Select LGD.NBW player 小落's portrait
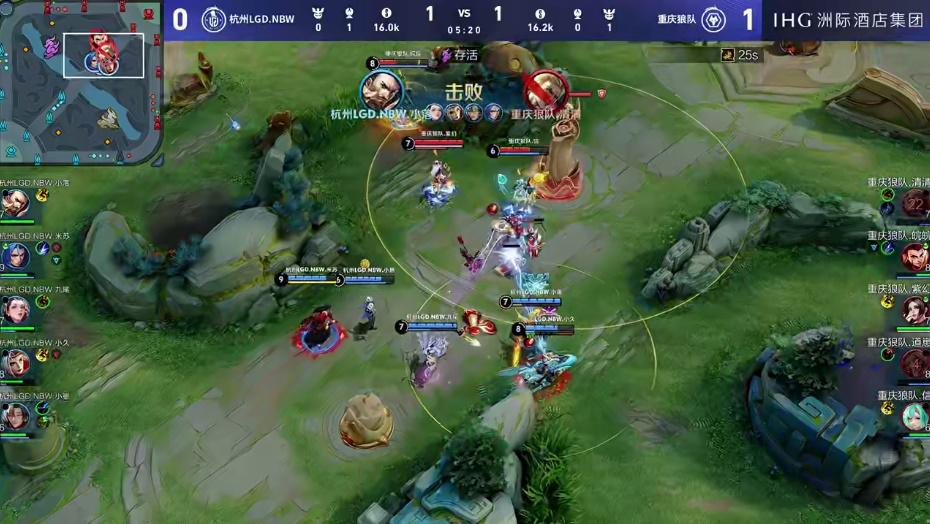Screen dimensions: 930x524 15,204
